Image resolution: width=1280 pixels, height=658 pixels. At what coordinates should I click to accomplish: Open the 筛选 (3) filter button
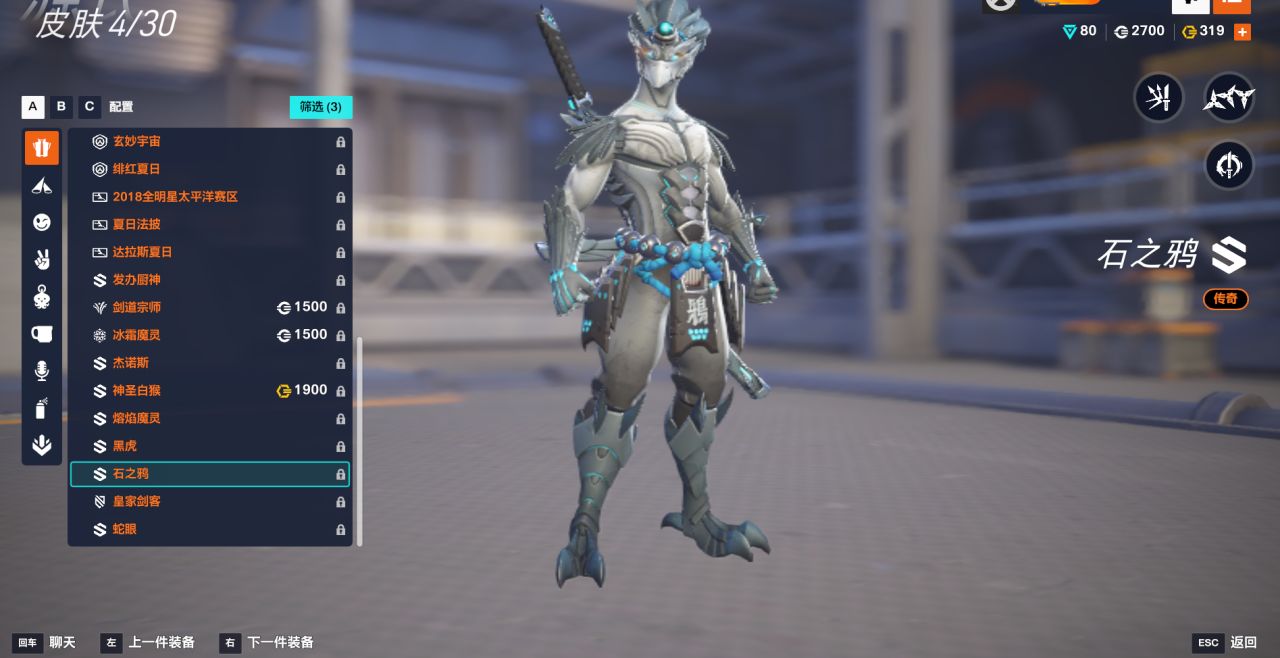[321, 107]
